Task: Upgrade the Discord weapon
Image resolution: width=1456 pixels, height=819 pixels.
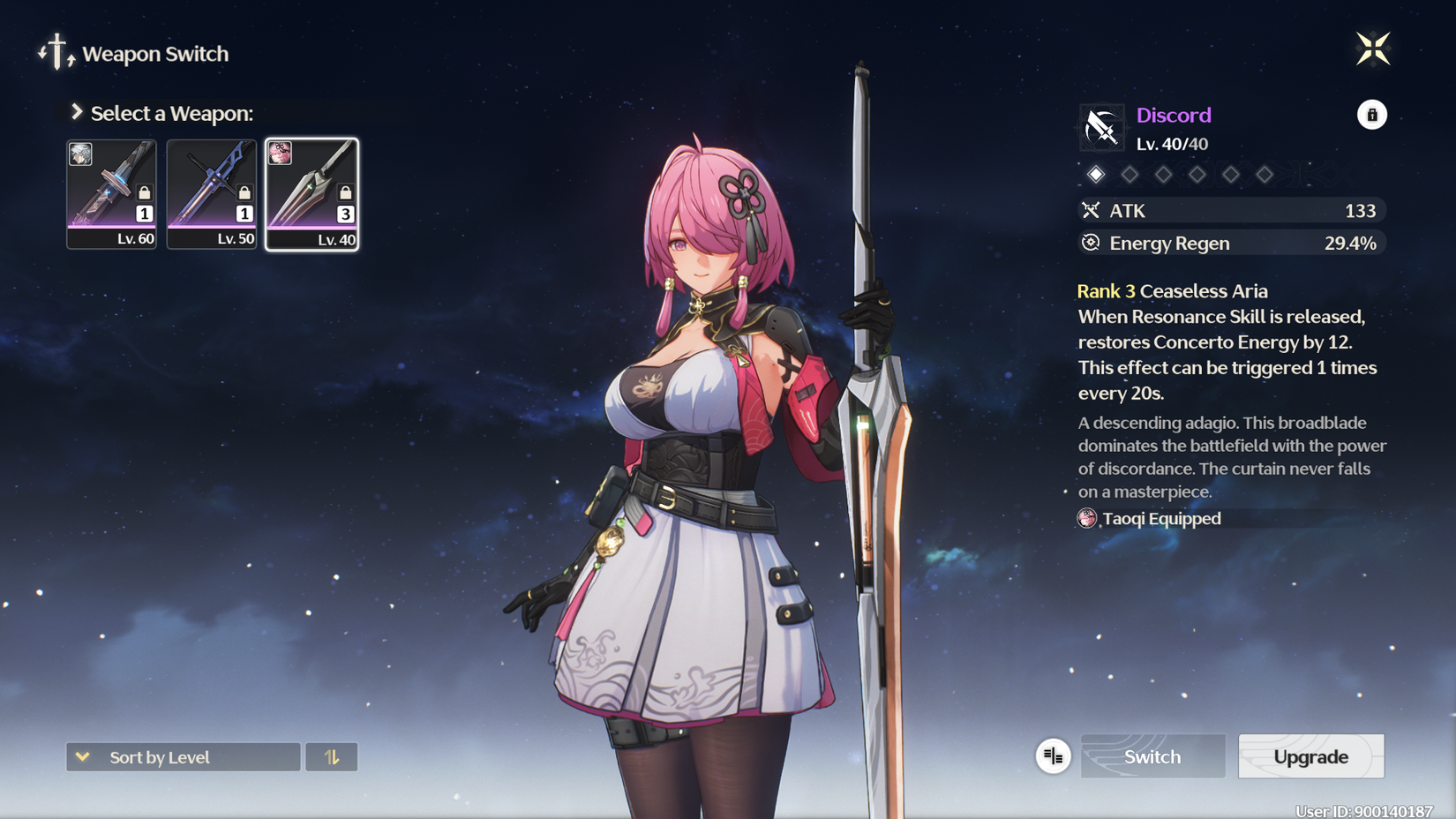Action: pos(1310,756)
